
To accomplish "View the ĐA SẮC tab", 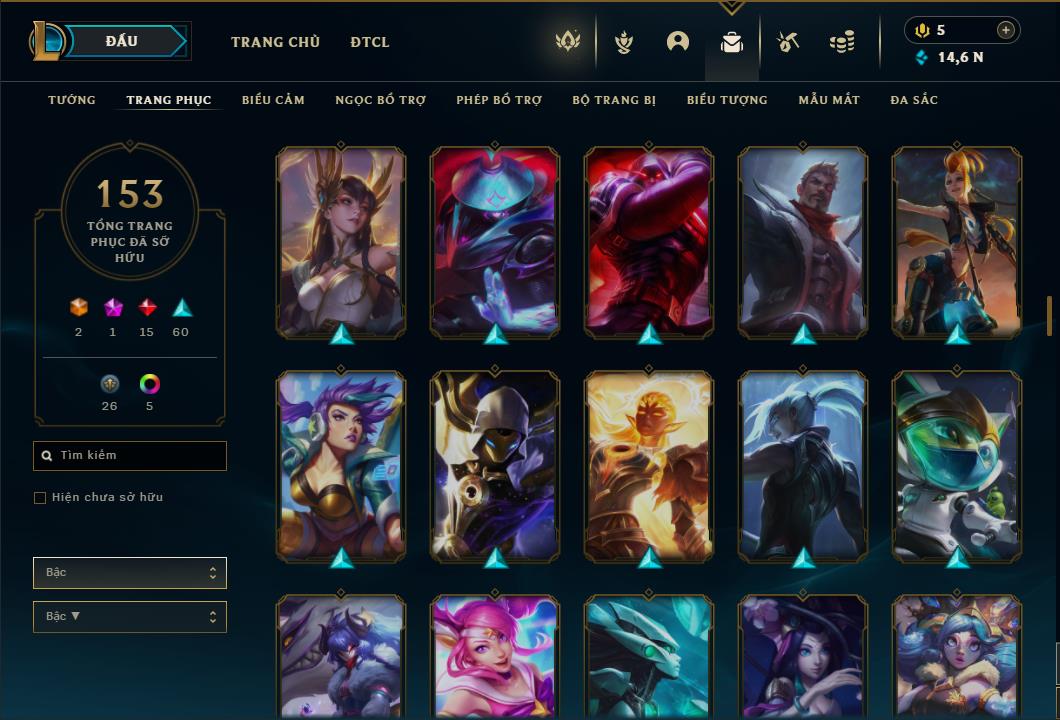I will (914, 100).
